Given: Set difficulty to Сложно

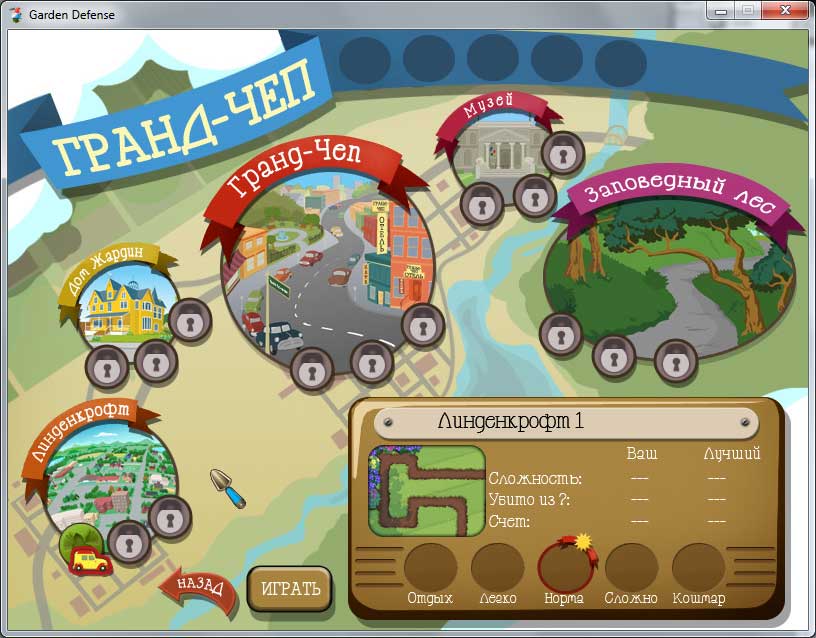Looking at the screenshot, I should click(632, 567).
